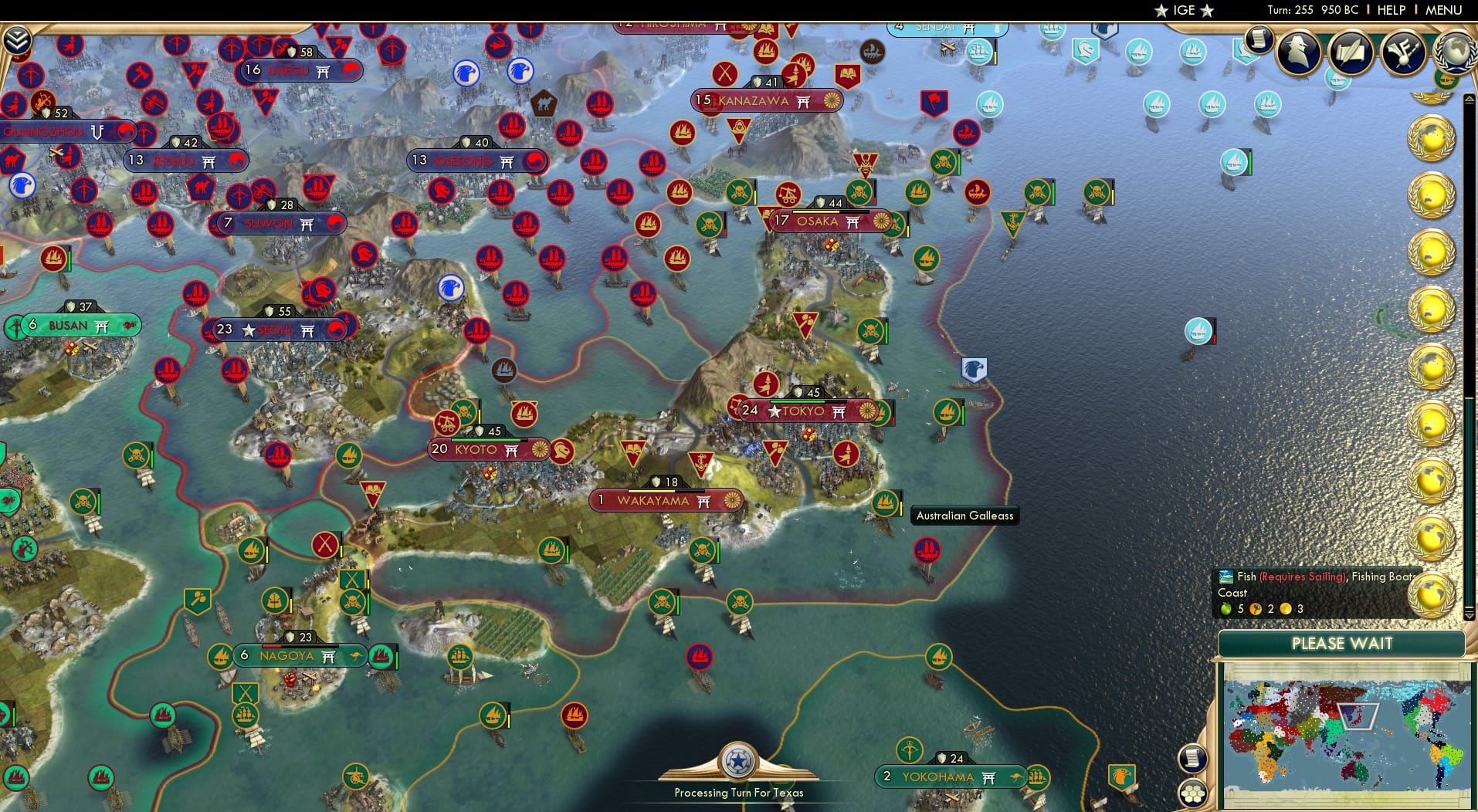Click the scrollbar arrow at the right edge
Image resolution: width=1478 pixels, height=812 pixels.
click(x=1468, y=99)
